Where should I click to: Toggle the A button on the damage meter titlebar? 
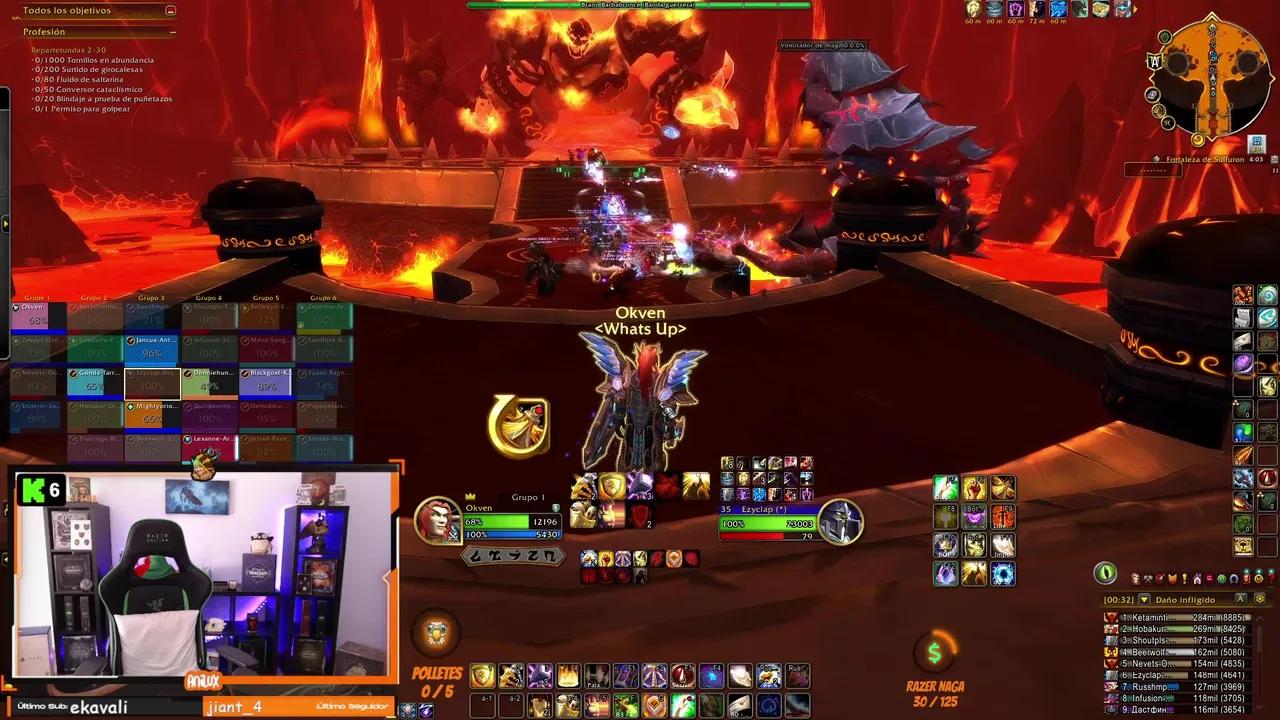1241,599
